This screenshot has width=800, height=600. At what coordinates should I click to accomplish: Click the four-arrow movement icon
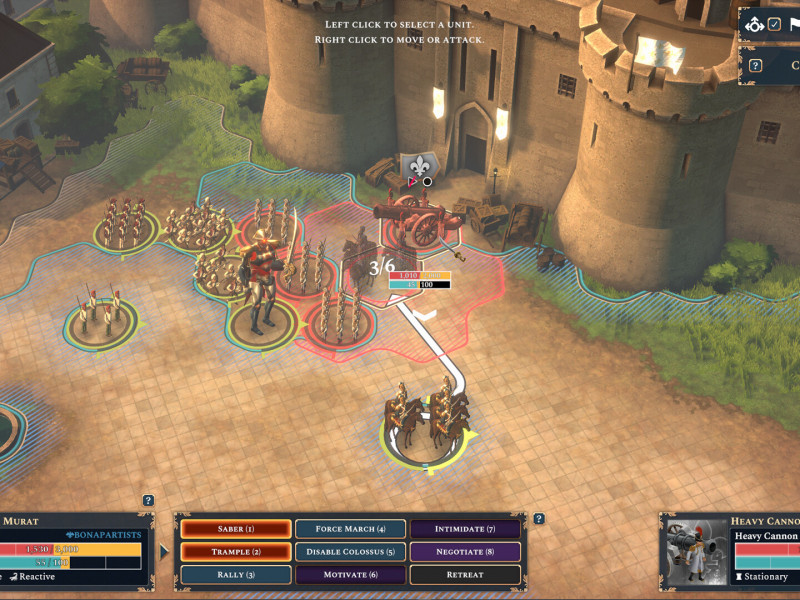point(755,24)
